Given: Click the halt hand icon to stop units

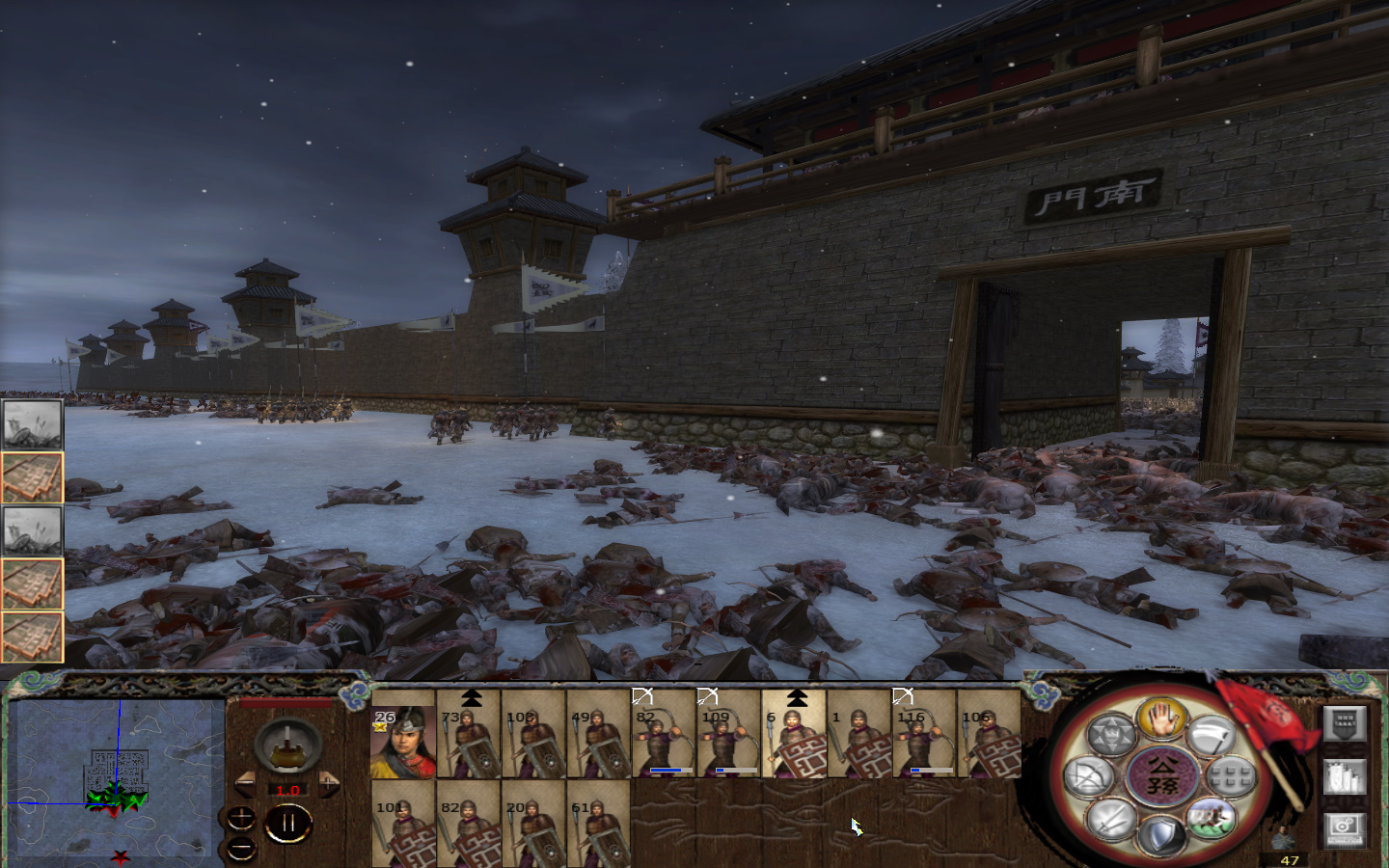Looking at the screenshot, I should pyautogui.click(x=1161, y=721).
